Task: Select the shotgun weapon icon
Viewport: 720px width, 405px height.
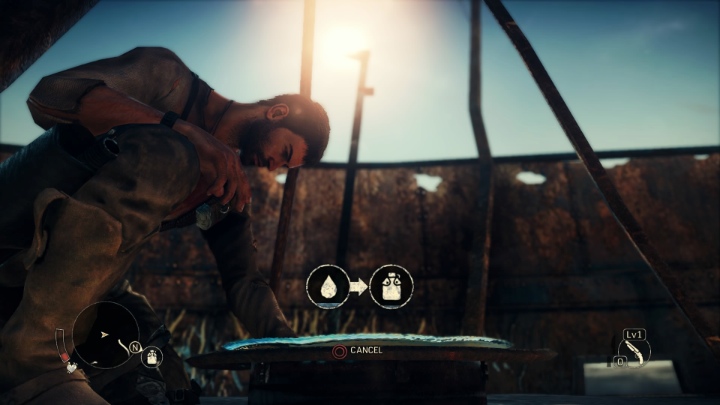Action: click(x=634, y=353)
